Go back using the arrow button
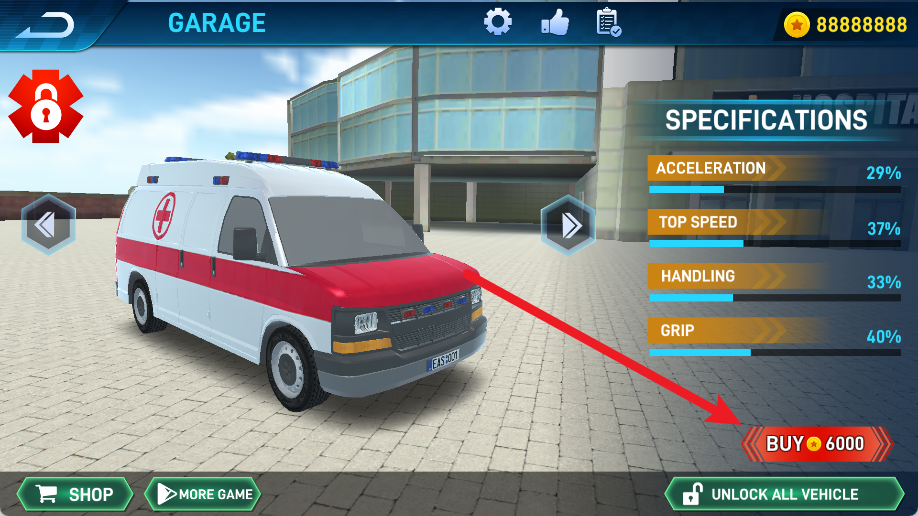This screenshot has width=918, height=516. coord(45,23)
